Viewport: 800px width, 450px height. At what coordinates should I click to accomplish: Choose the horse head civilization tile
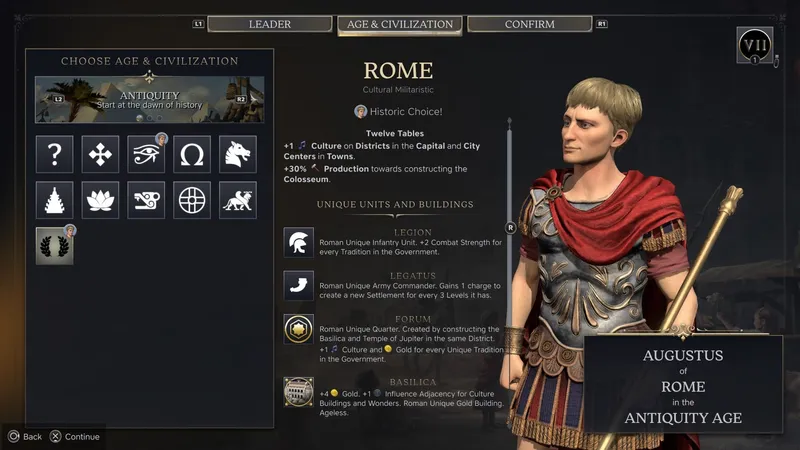pyautogui.click(x=238, y=155)
